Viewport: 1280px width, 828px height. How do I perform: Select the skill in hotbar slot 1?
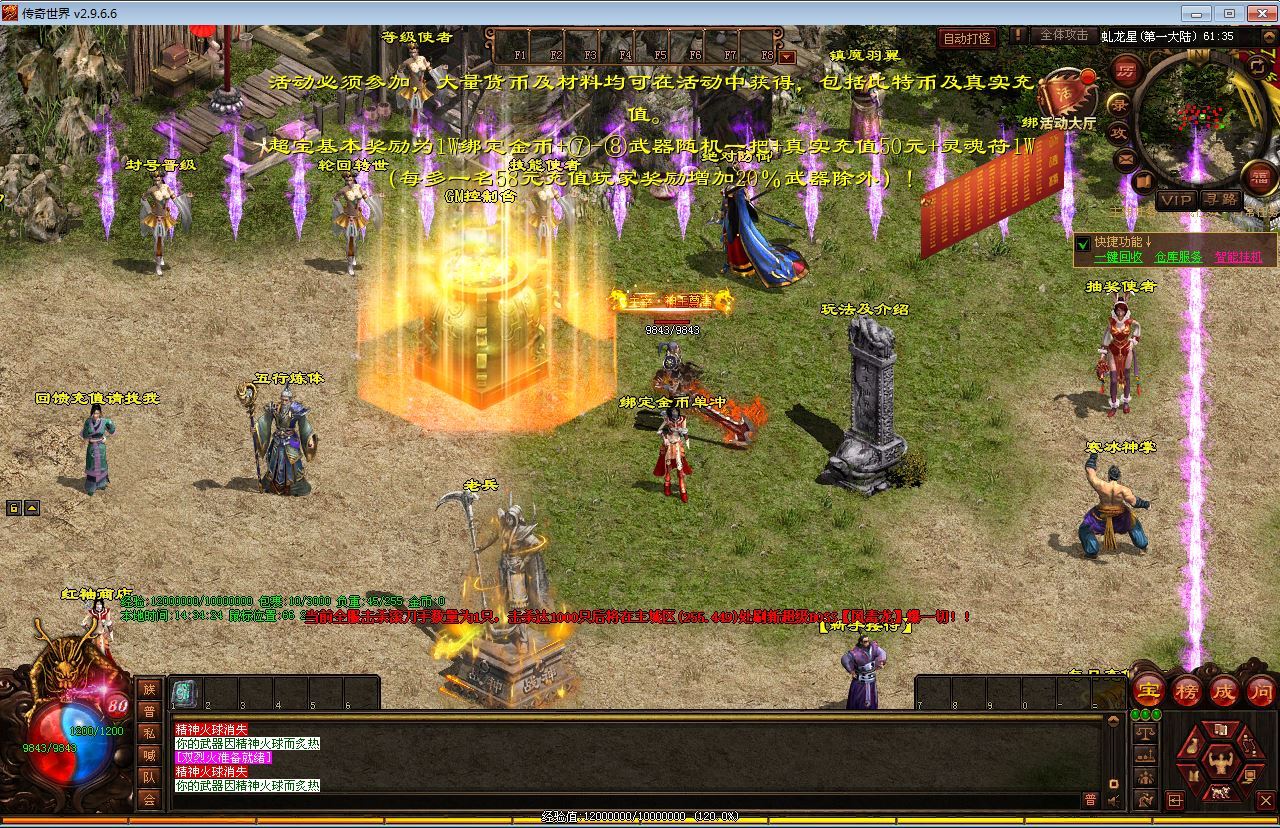(184, 691)
